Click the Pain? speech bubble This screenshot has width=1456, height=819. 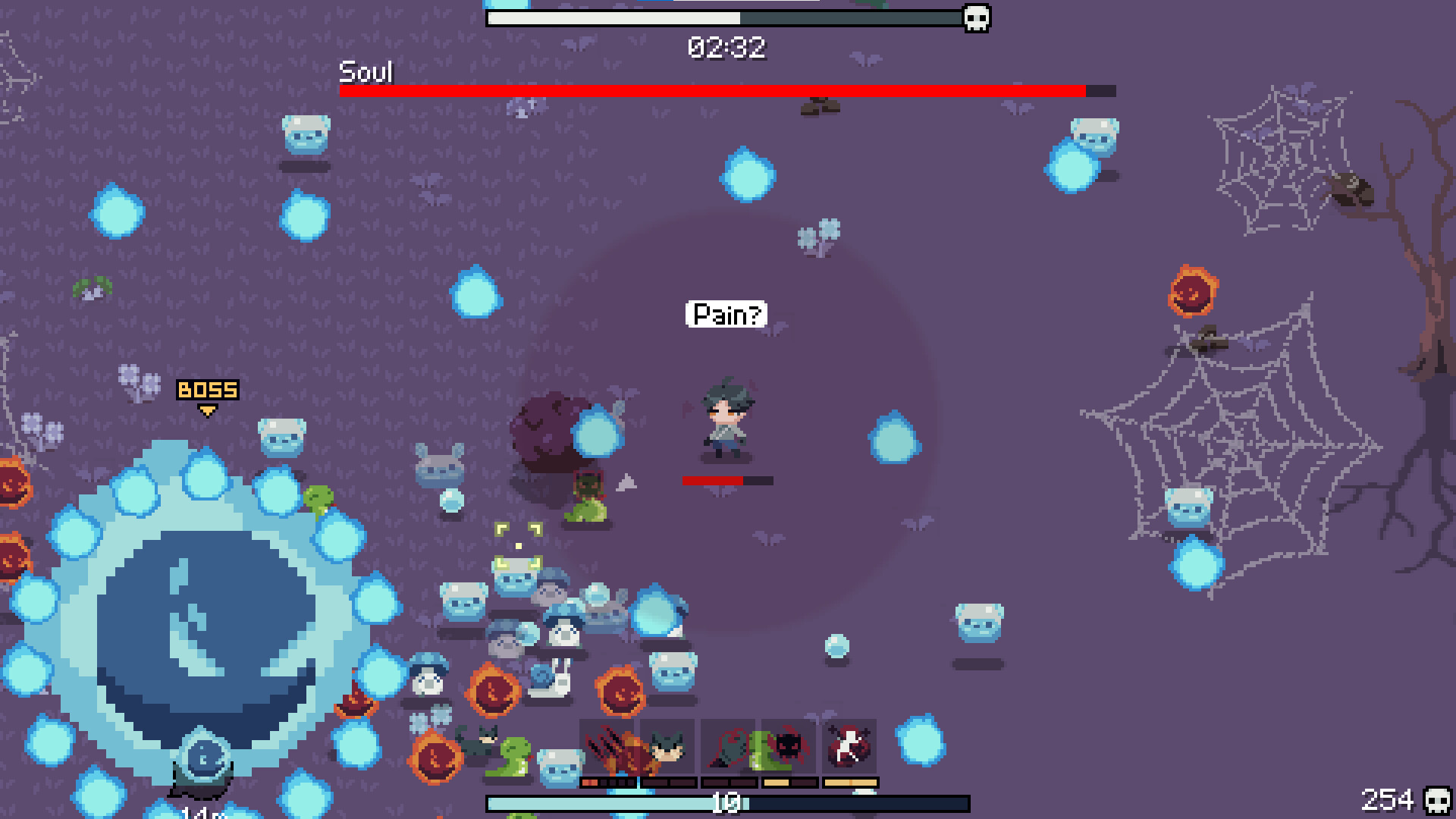pos(726,313)
